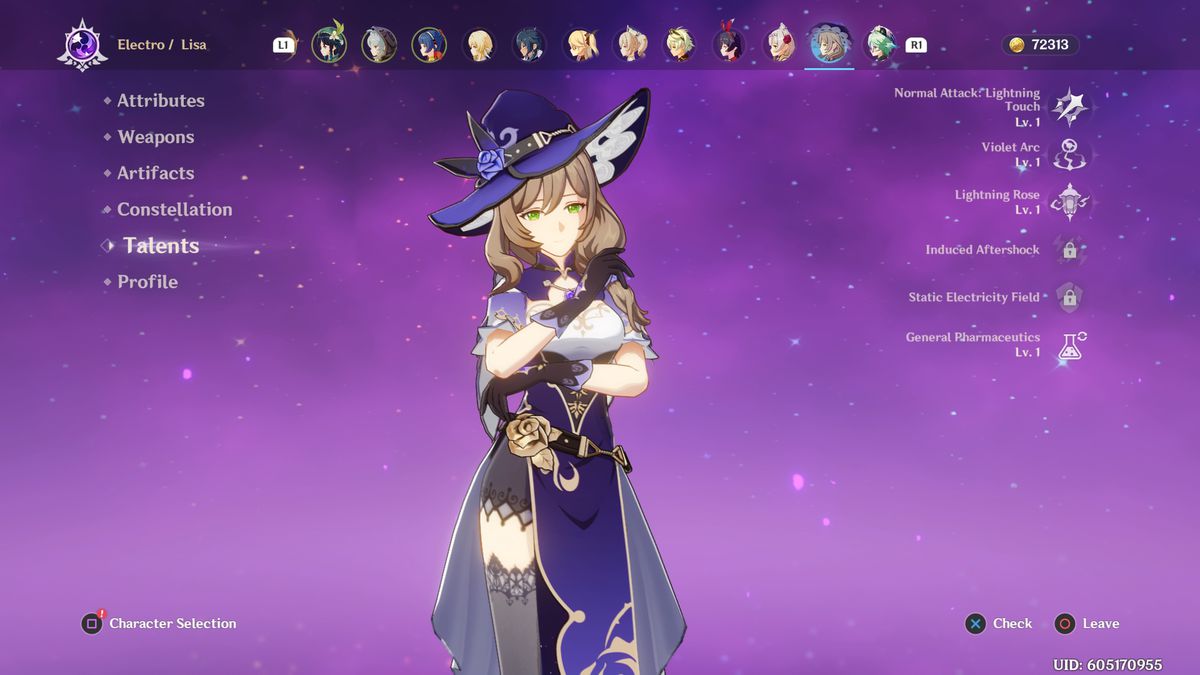The height and width of the screenshot is (675, 1200).
Task: Choose the Violet Arc talent icon
Action: click(x=1070, y=154)
